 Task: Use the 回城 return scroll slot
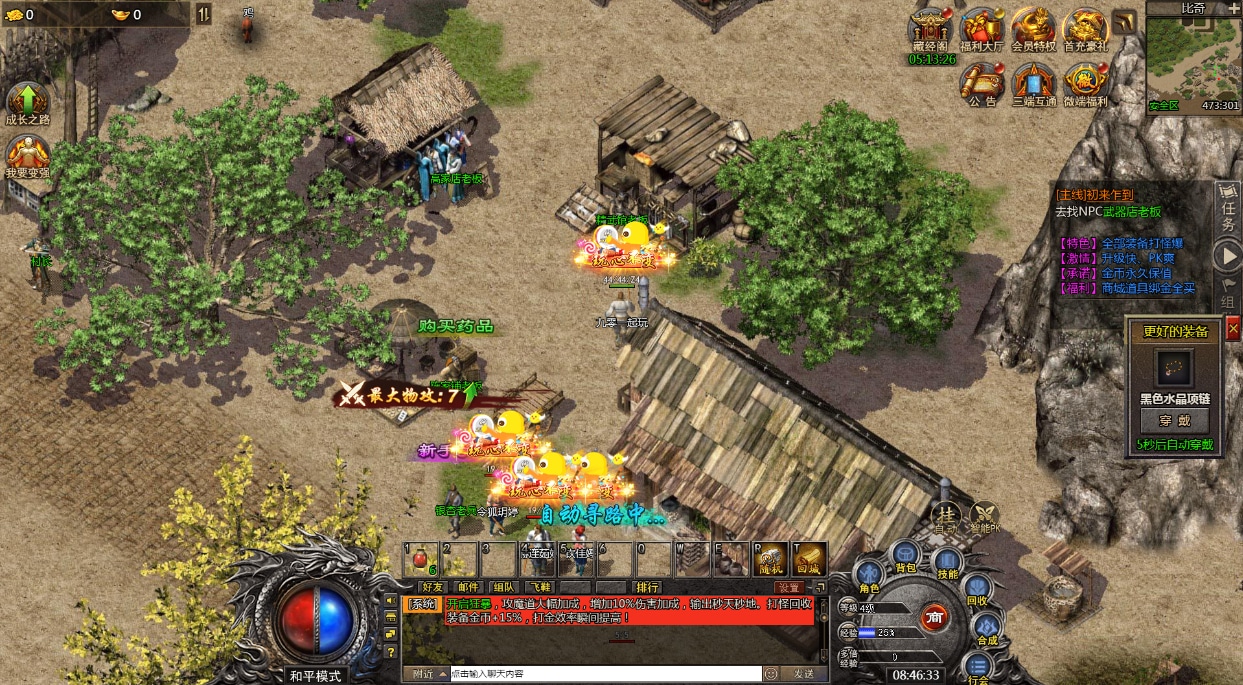[808, 559]
